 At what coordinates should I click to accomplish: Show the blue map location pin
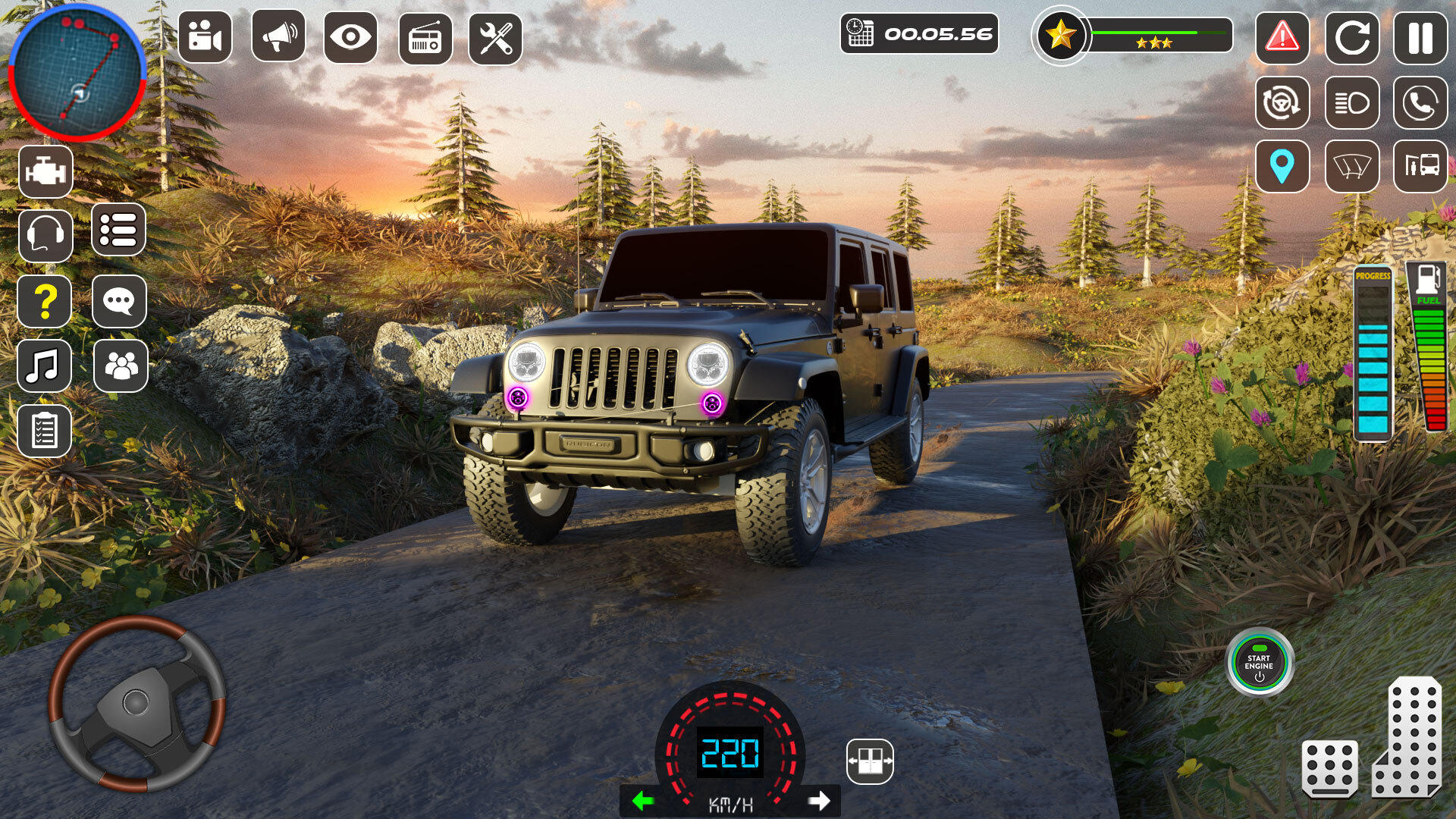point(1282,166)
